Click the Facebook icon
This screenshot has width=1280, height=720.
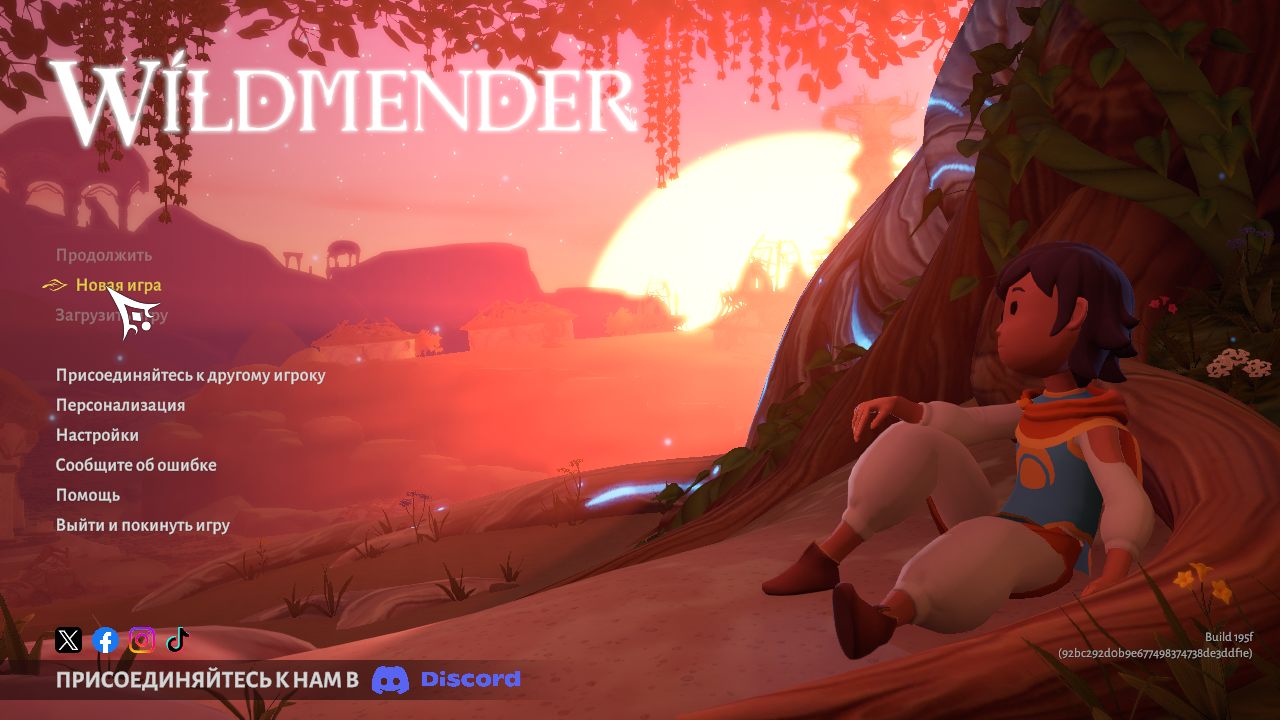pyautogui.click(x=104, y=640)
